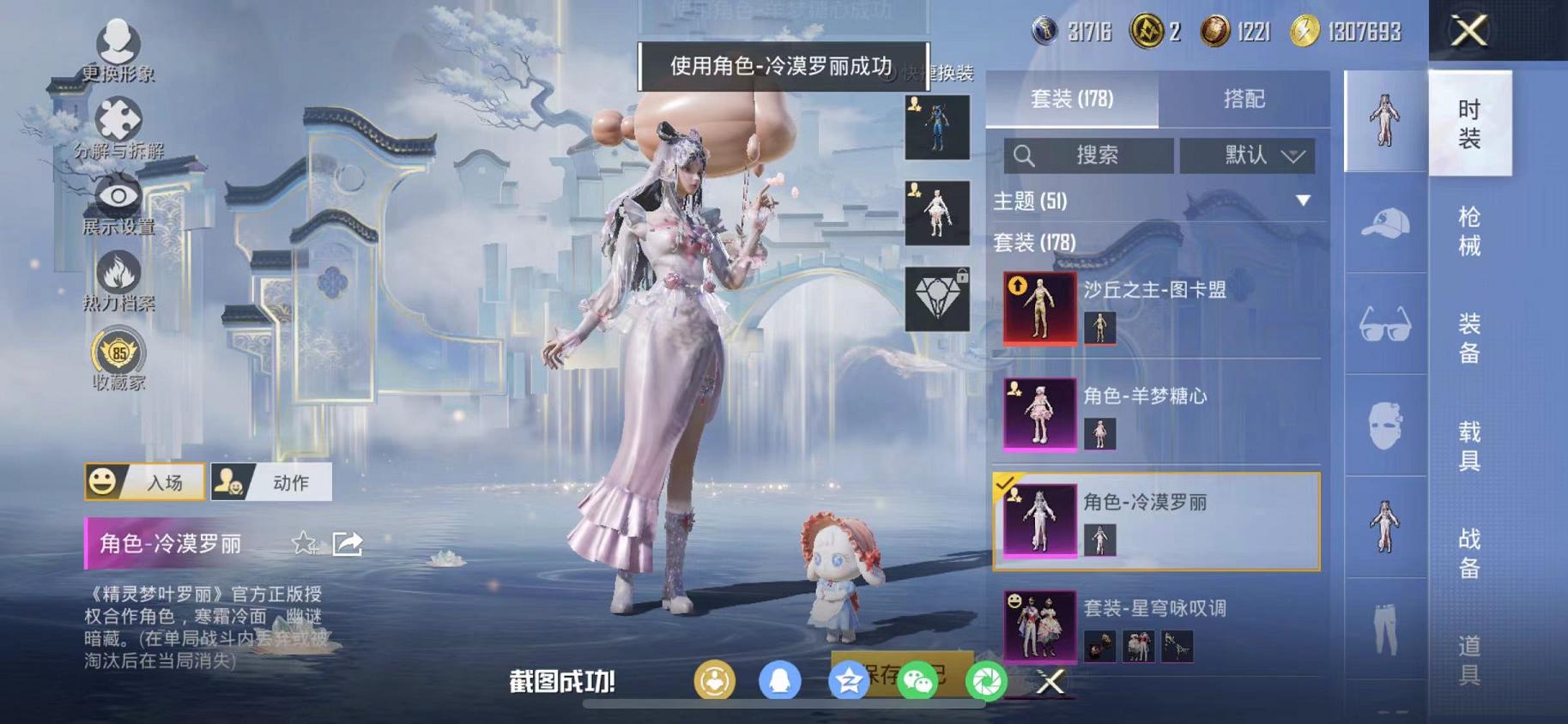The height and width of the screenshot is (724, 1568).
Task: Switch to the 动作 tab
Action: [273, 482]
